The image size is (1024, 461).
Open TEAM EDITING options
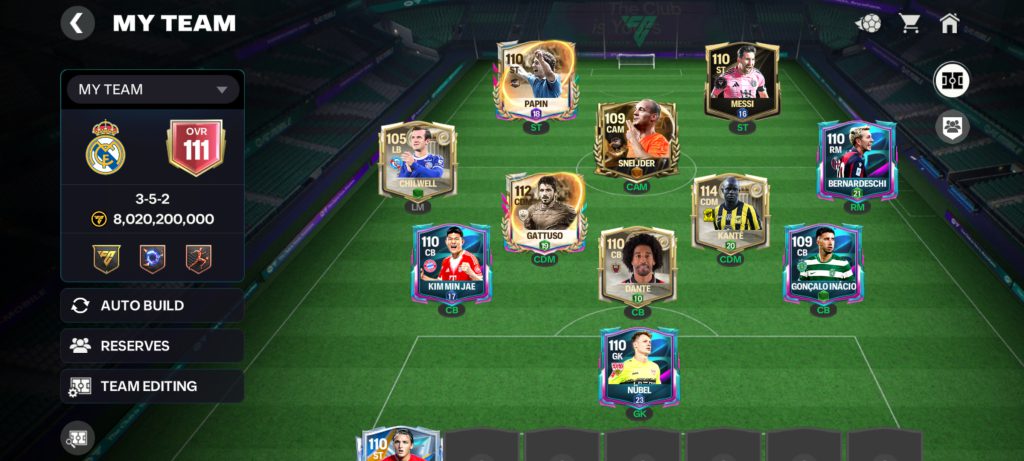click(152, 386)
